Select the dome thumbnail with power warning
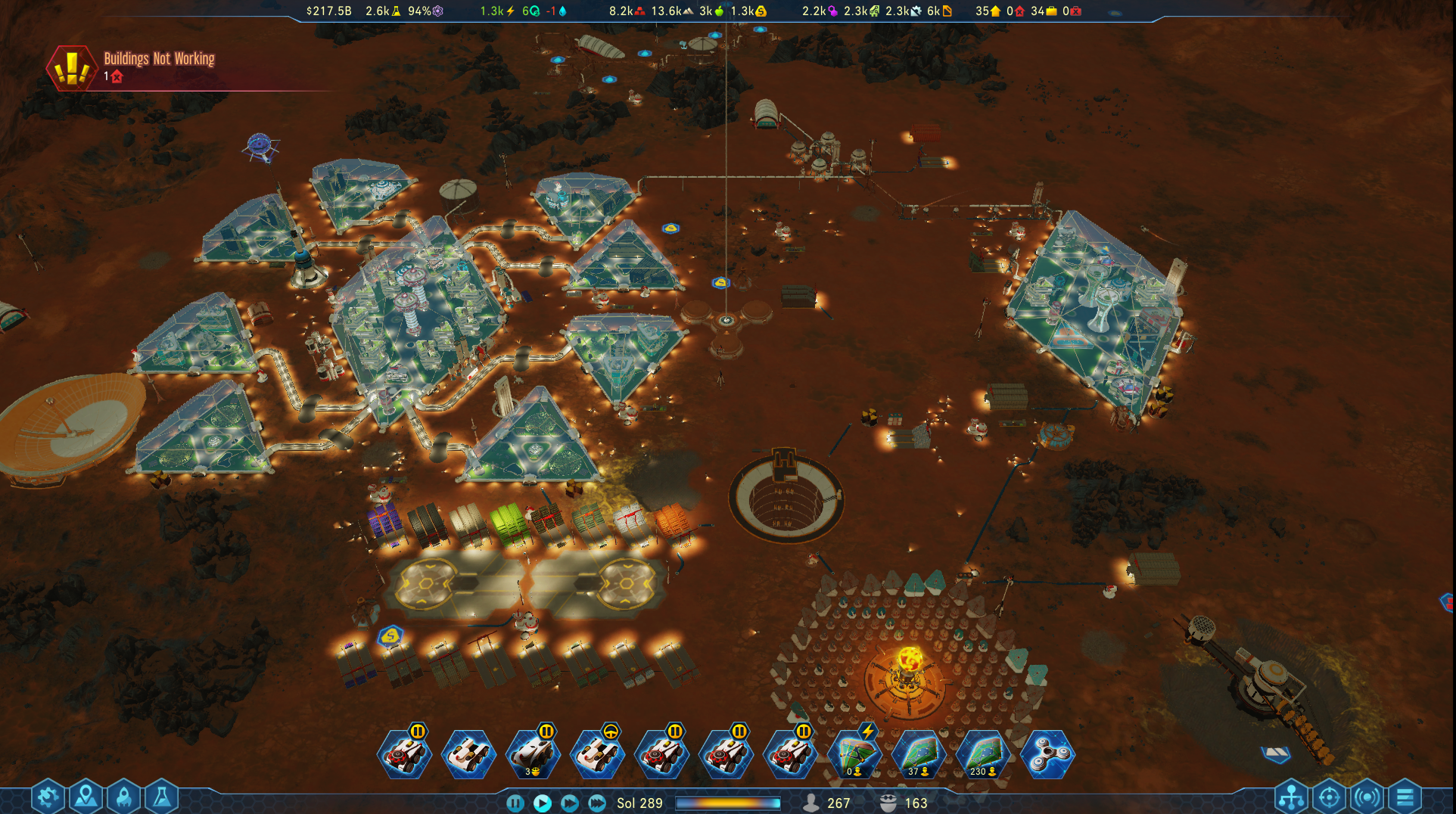The image size is (1456, 814). 856,753
